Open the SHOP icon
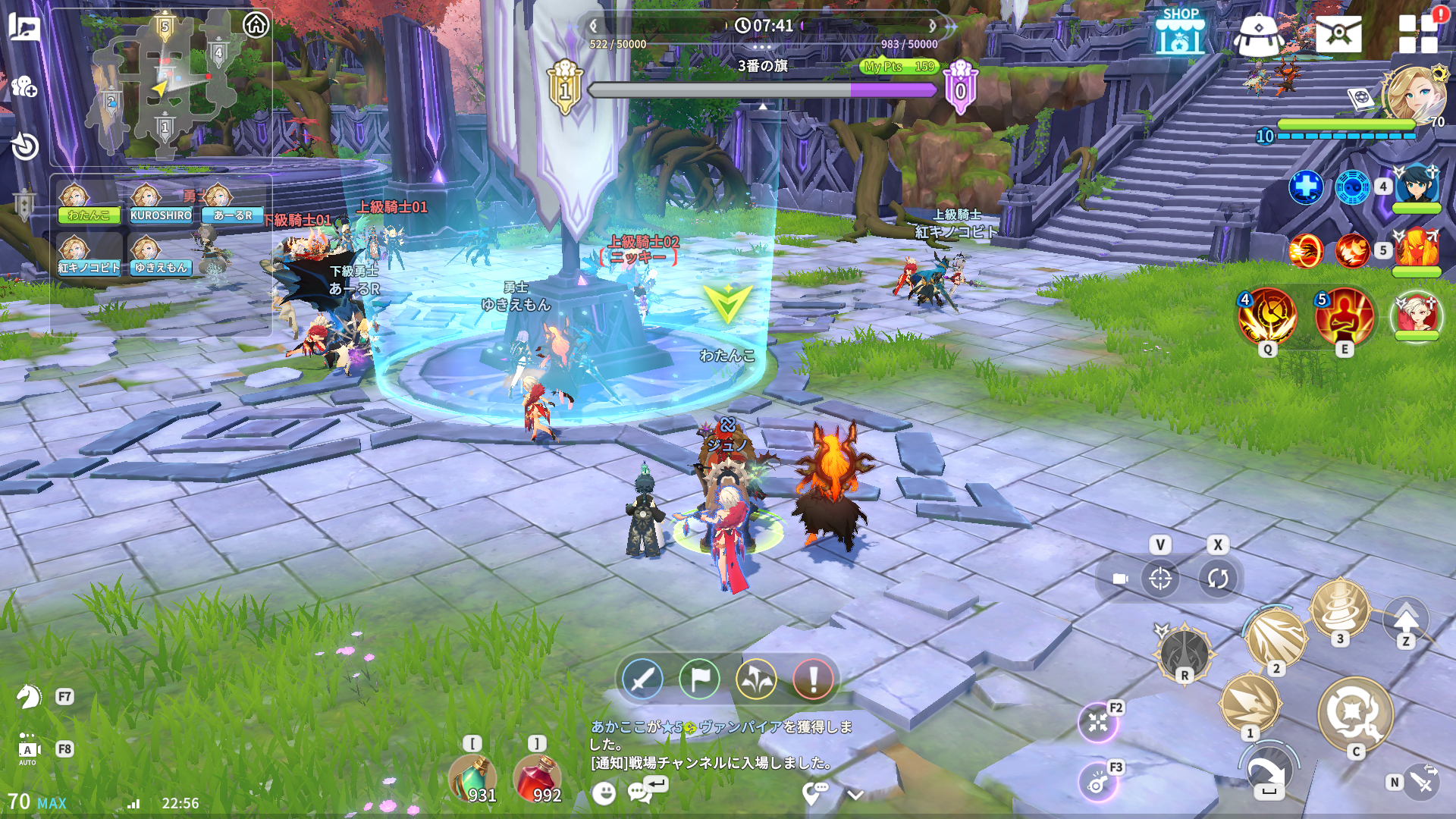This screenshot has width=1456, height=819. (1180, 32)
